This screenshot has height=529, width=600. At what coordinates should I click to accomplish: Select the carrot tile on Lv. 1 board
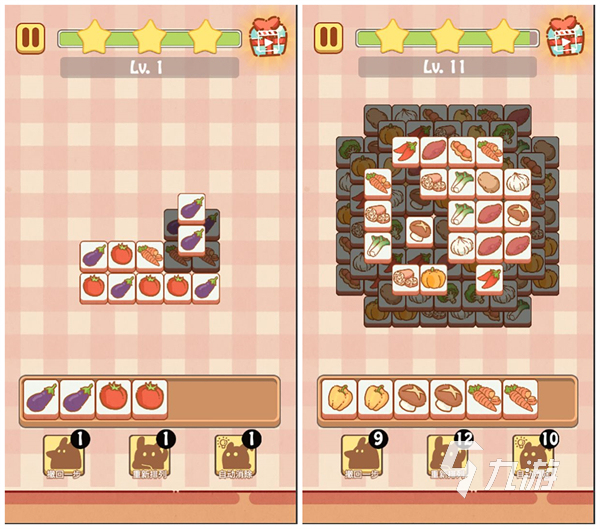point(149,255)
